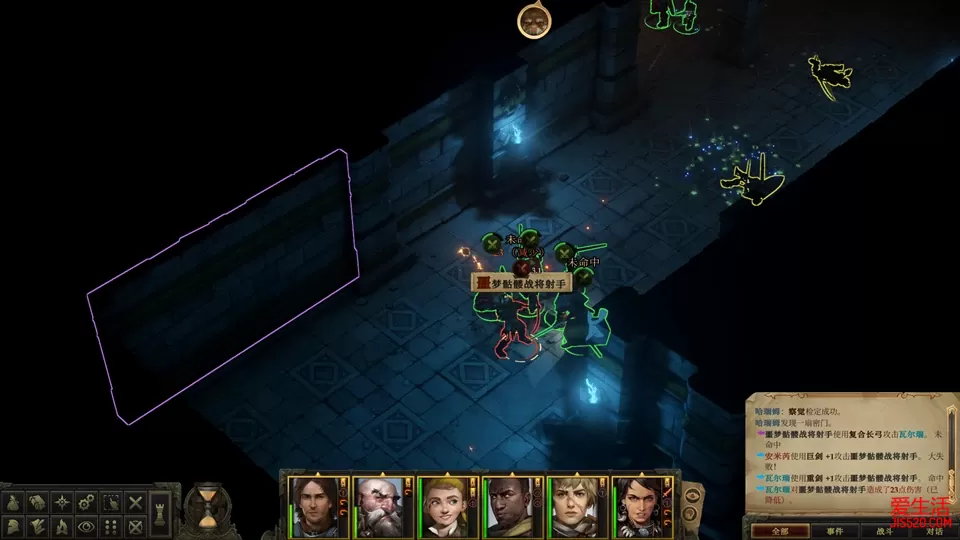Image resolution: width=960 pixels, height=540 pixels.
Task: Select the dark-skinned bald man portrait
Action: tap(510, 507)
